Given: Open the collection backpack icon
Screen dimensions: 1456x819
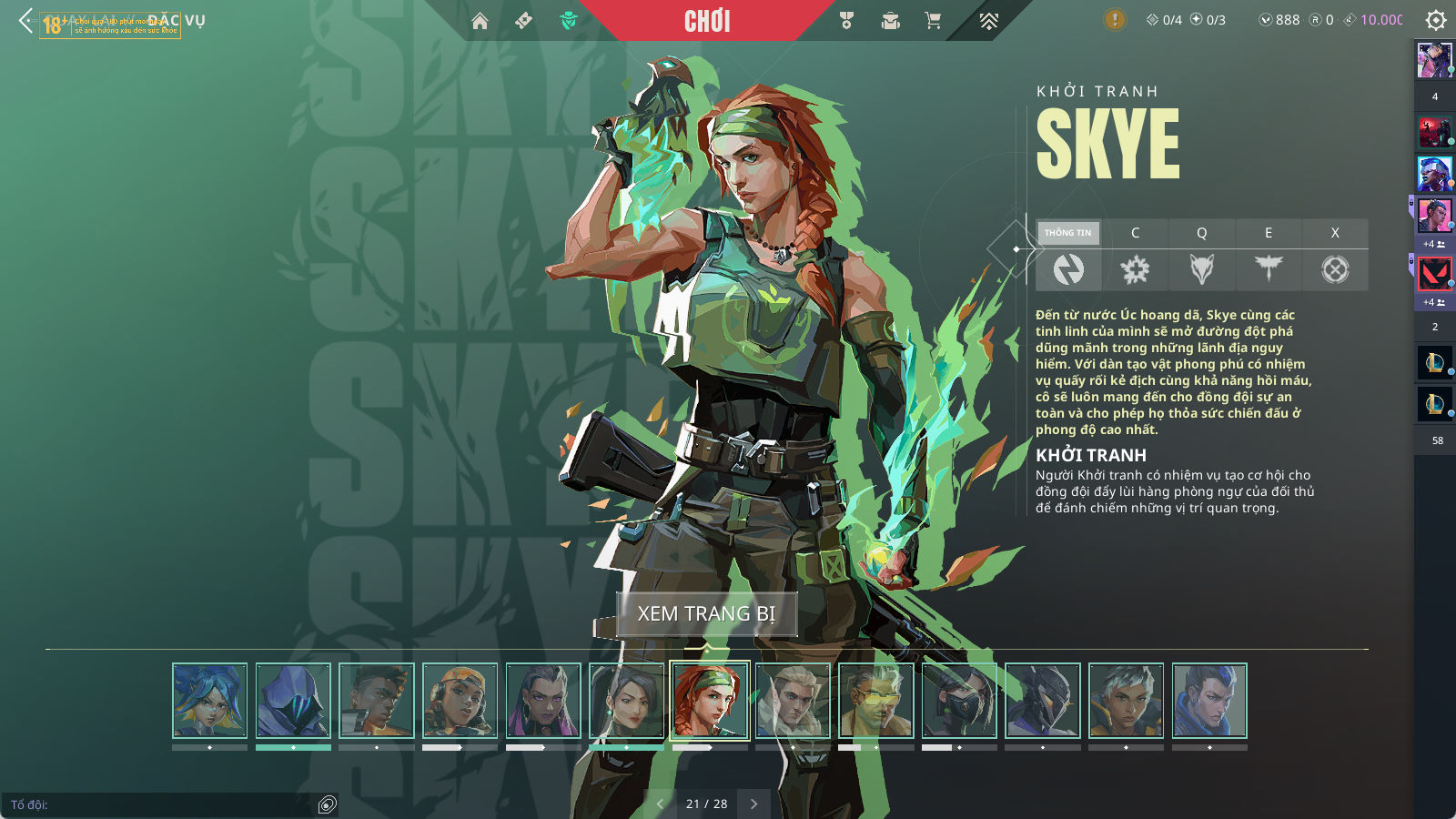Looking at the screenshot, I should 890,21.
